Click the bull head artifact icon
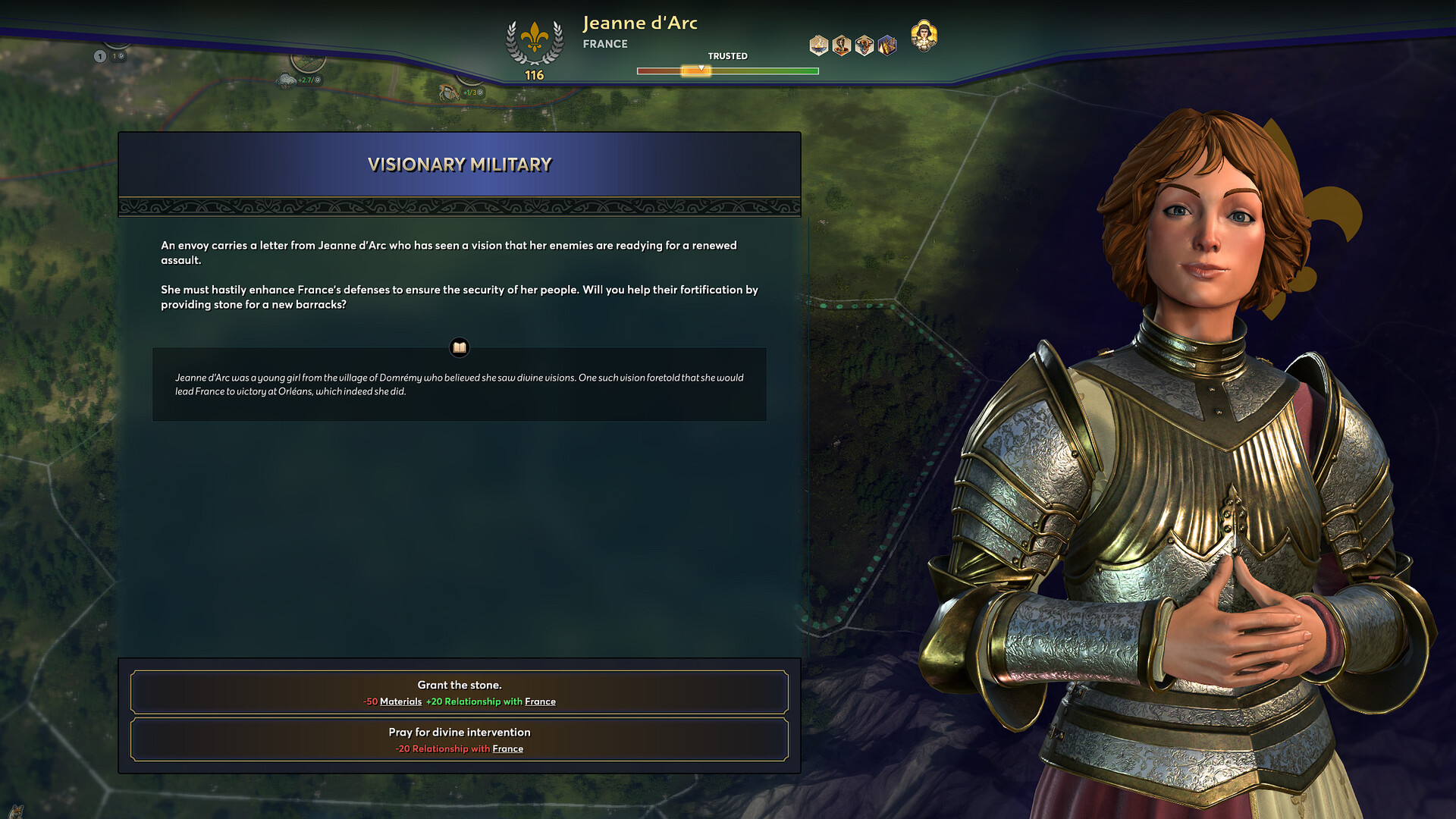This screenshot has height=819, width=1456. [865, 43]
